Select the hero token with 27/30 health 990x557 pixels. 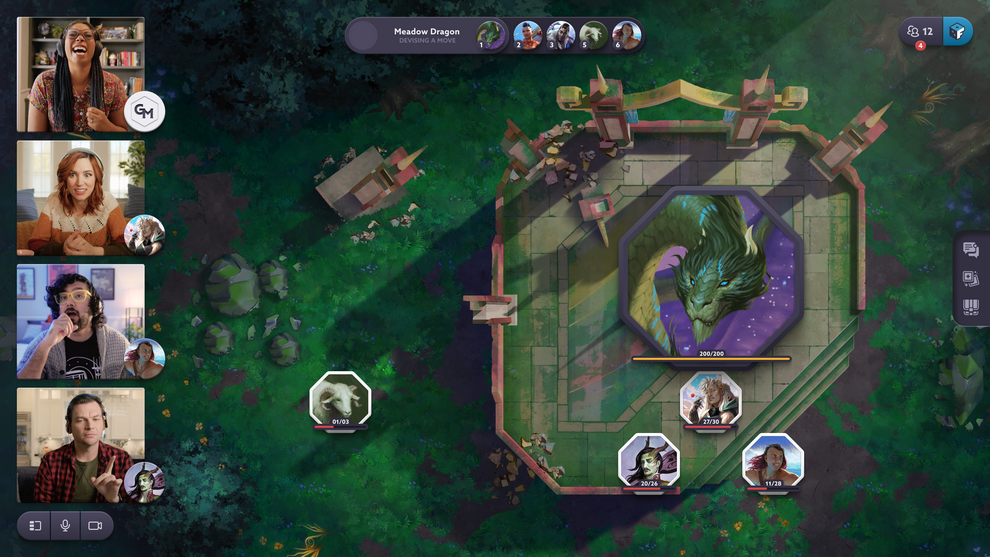click(x=711, y=397)
